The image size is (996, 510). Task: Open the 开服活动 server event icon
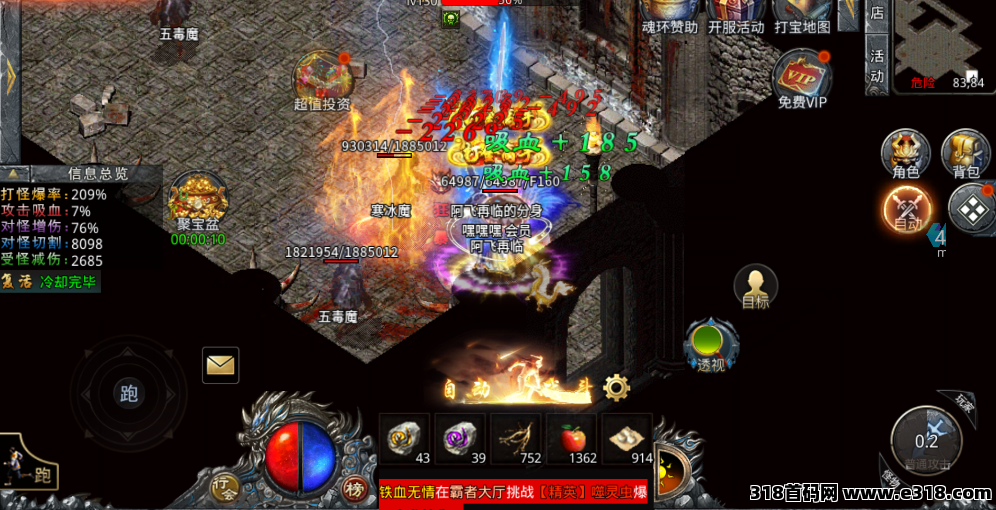[735, 14]
